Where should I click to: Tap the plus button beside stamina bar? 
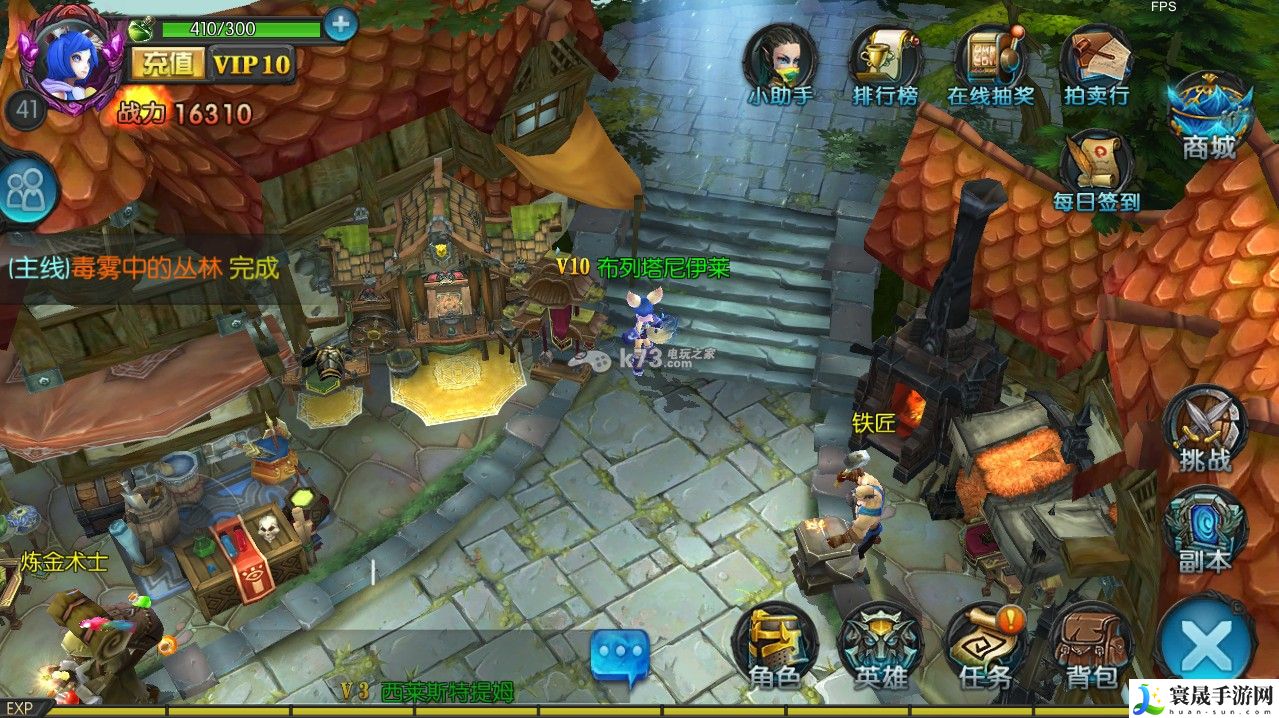point(340,24)
